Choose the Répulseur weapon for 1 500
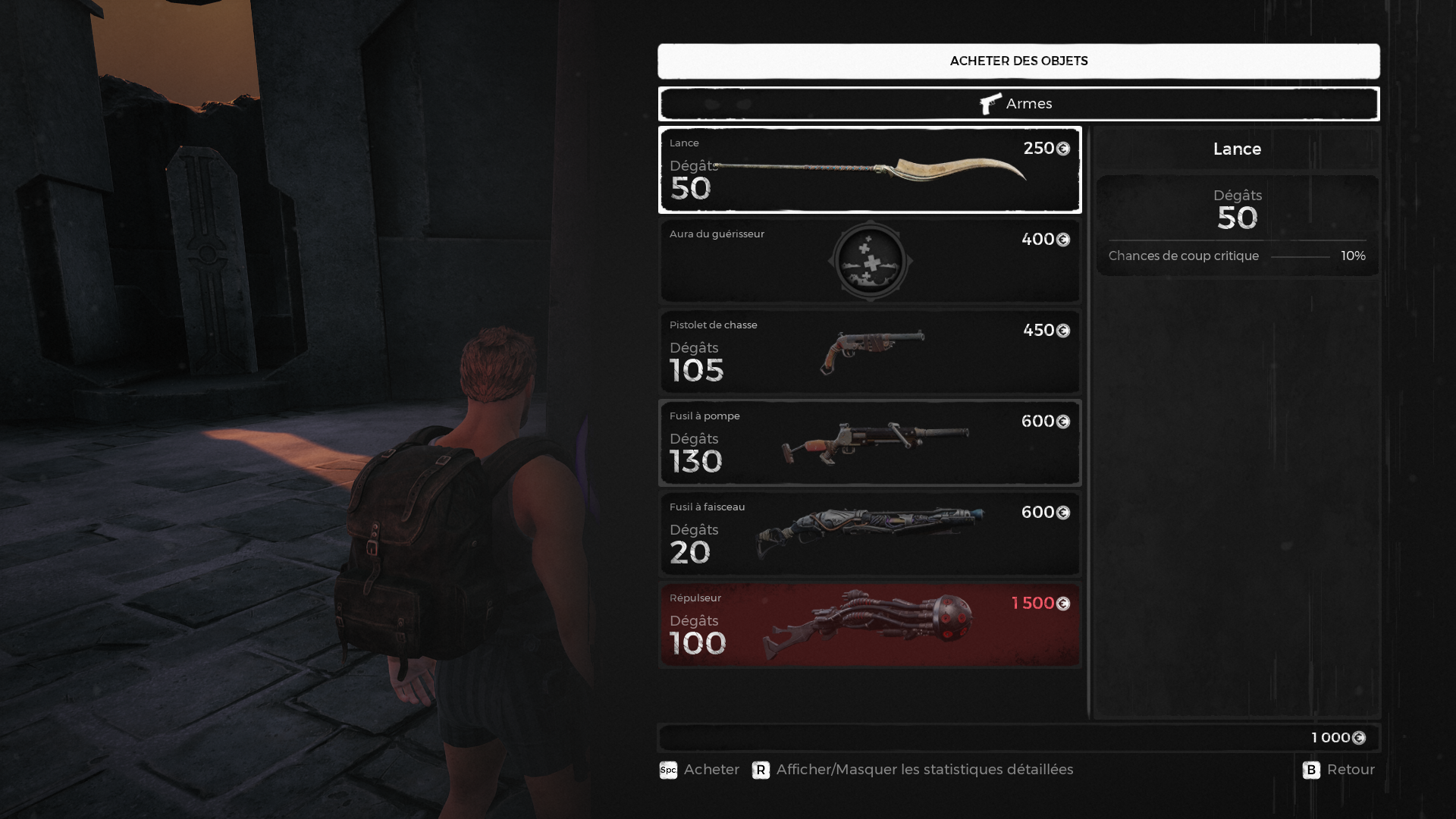This screenshot has width=1456, height=819. (870, 625)
